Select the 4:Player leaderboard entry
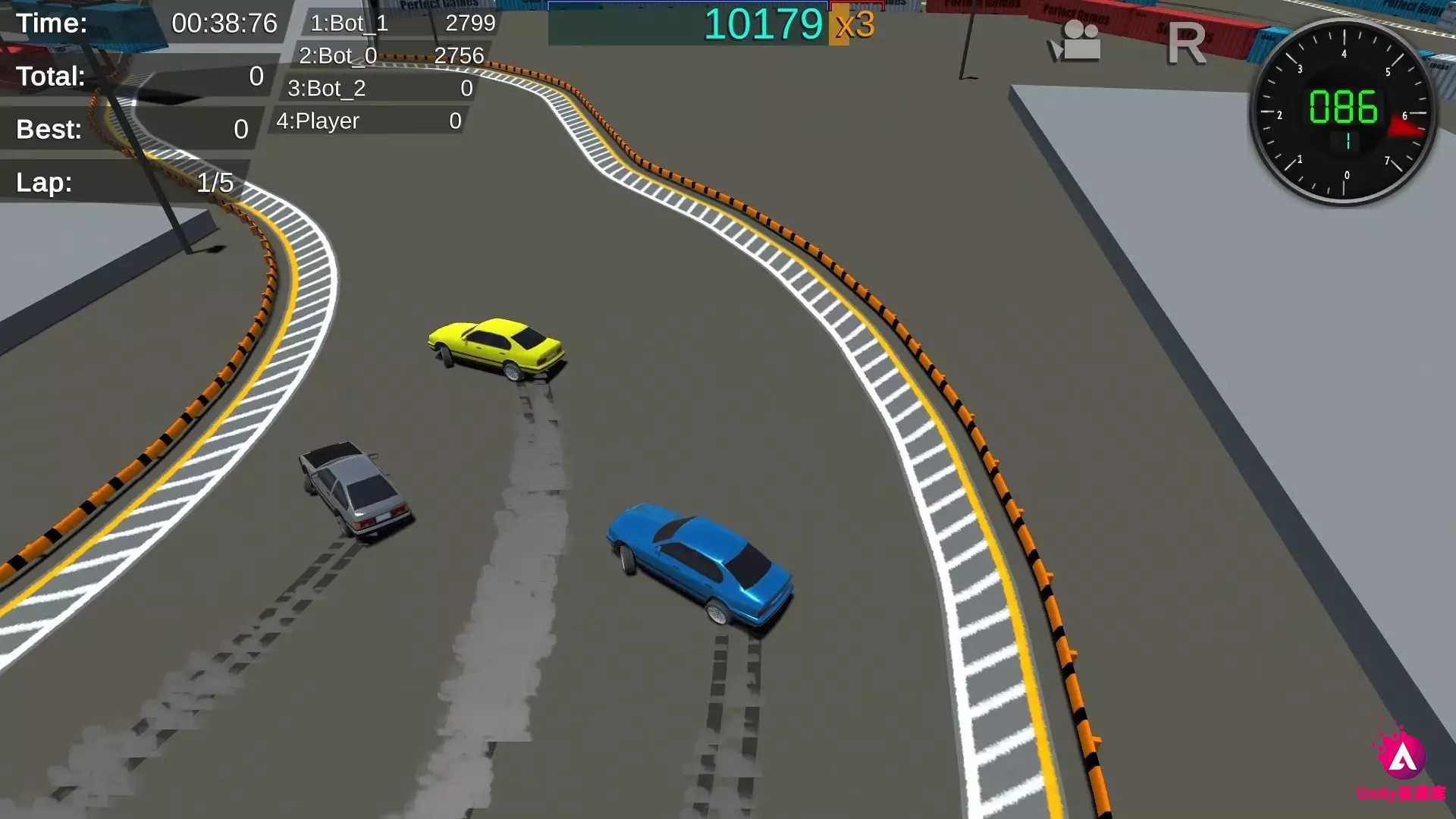 pyautogui.click(x=317, y=121)
